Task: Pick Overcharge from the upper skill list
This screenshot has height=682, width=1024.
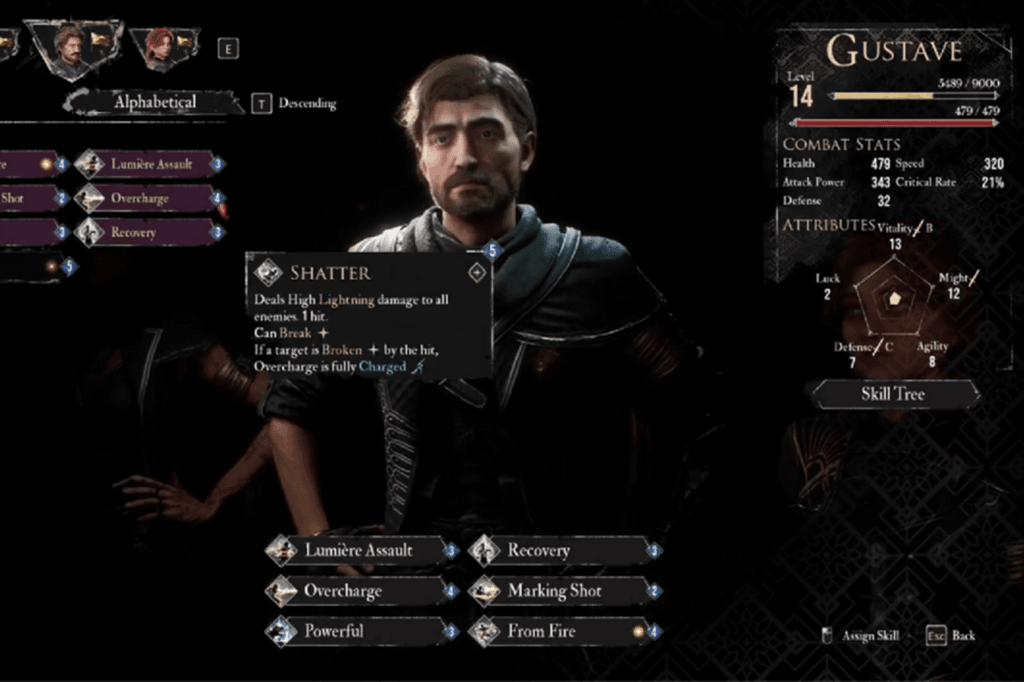Action: tap(150, 198)
